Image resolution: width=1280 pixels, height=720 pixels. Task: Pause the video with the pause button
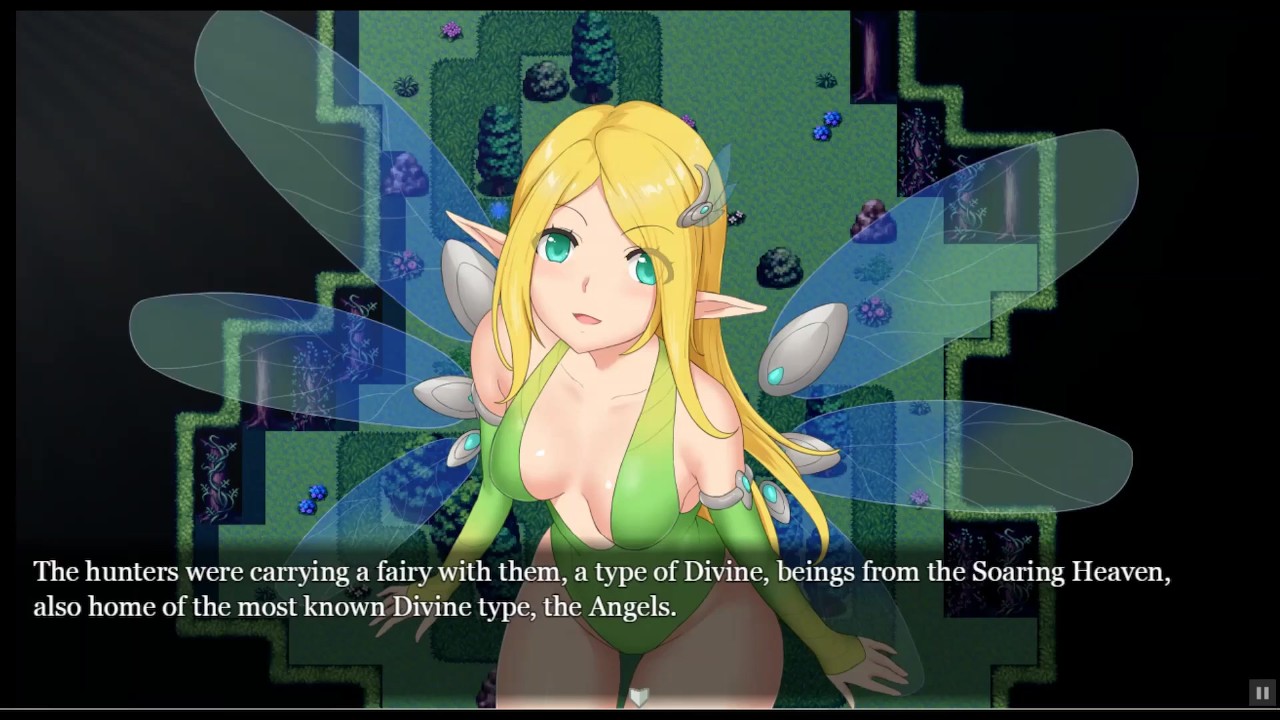coord(1261,692)
